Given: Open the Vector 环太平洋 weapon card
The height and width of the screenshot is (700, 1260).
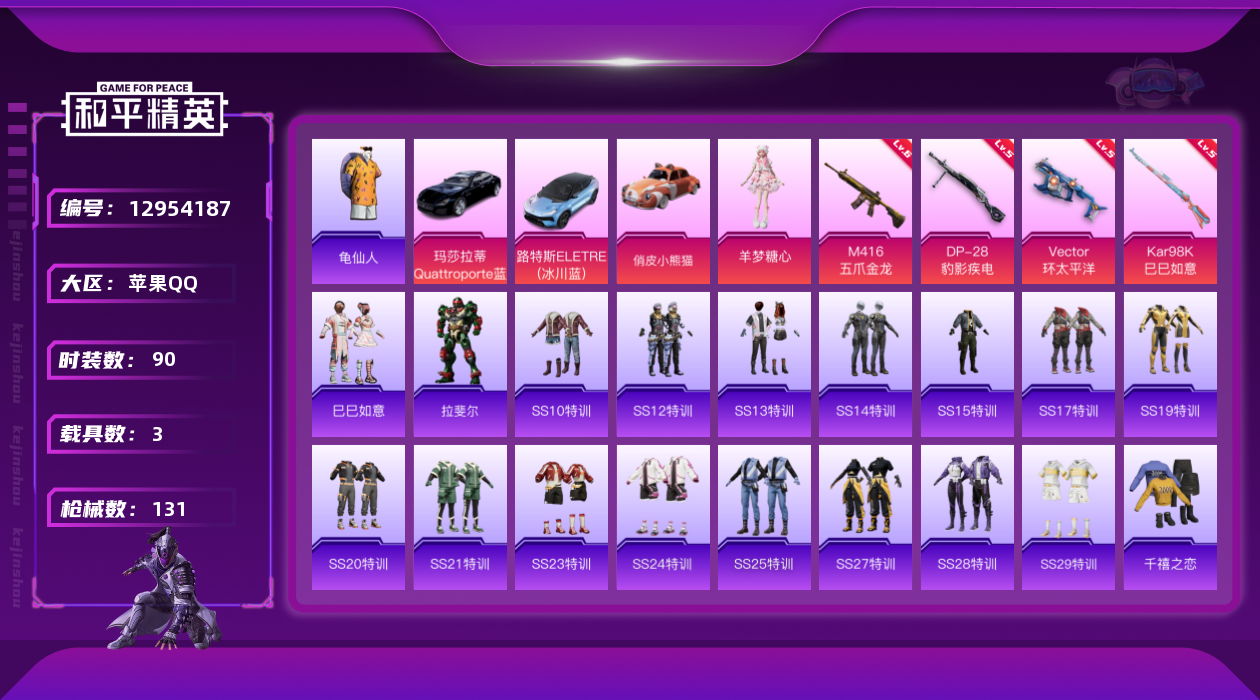Looking at the screenshot, I should click(x=1068, y=211).
